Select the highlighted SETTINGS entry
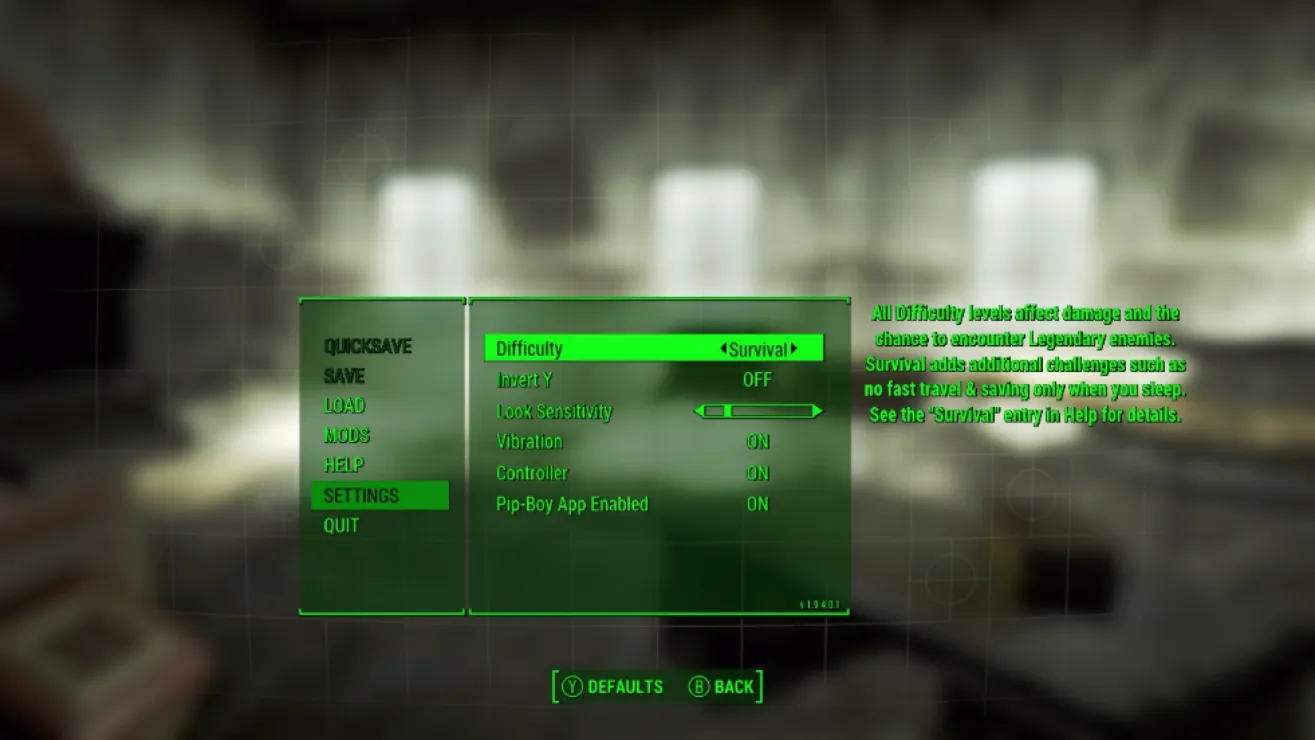Screen dimensions: 1315x740 (x=361, y=496)
